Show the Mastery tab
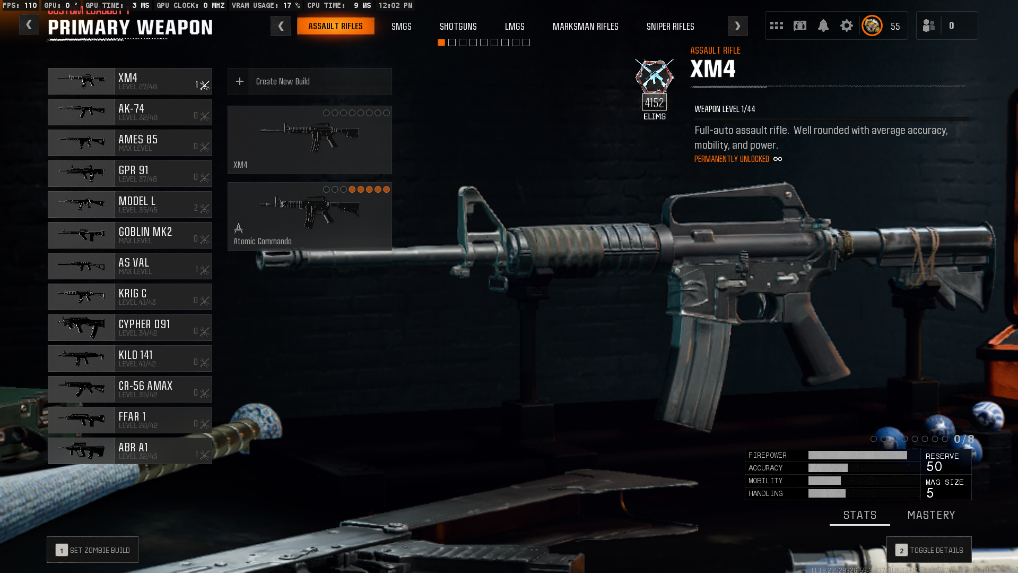 pos(931,516)
